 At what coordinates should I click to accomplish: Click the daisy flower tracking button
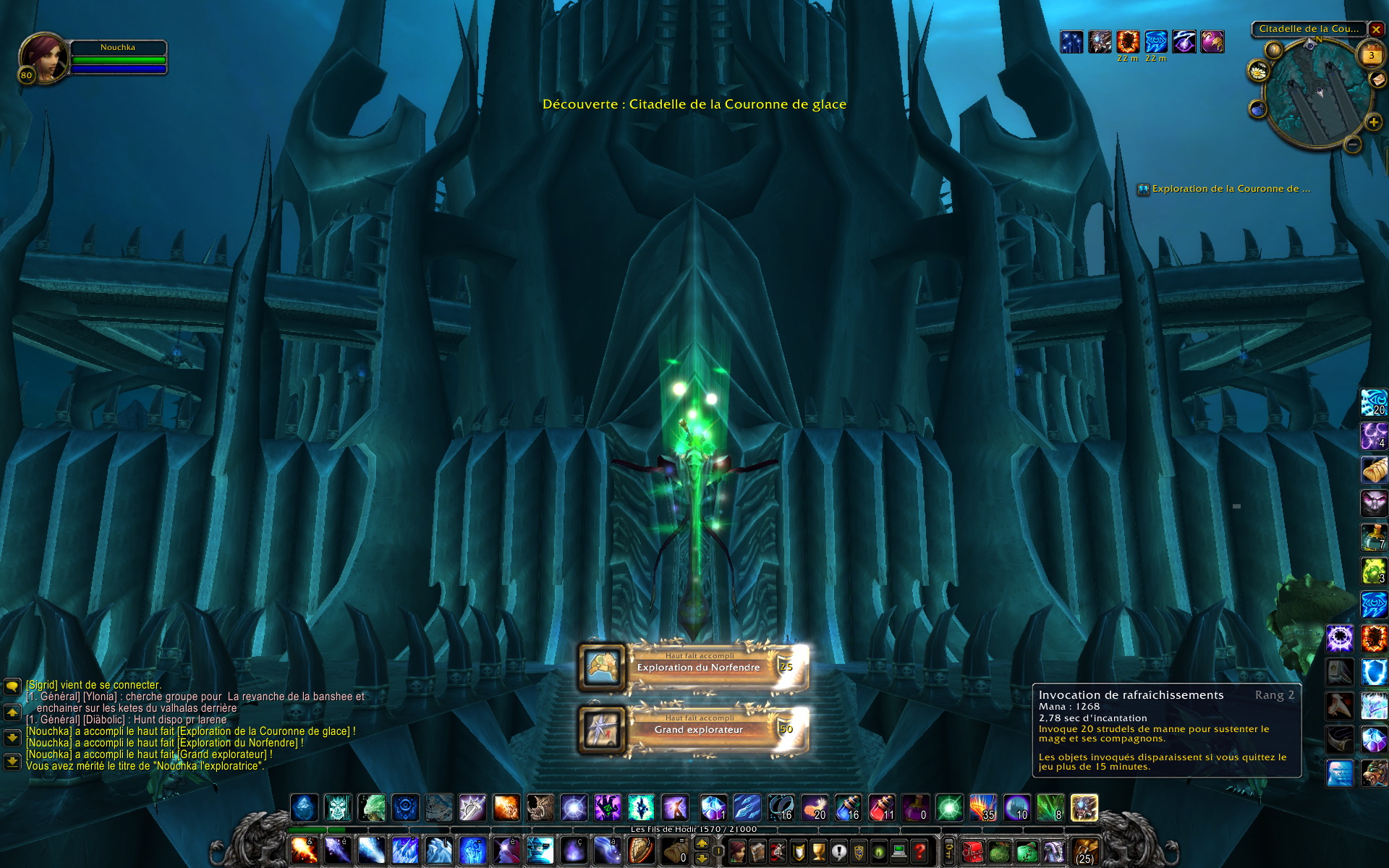pos(1259,70)
